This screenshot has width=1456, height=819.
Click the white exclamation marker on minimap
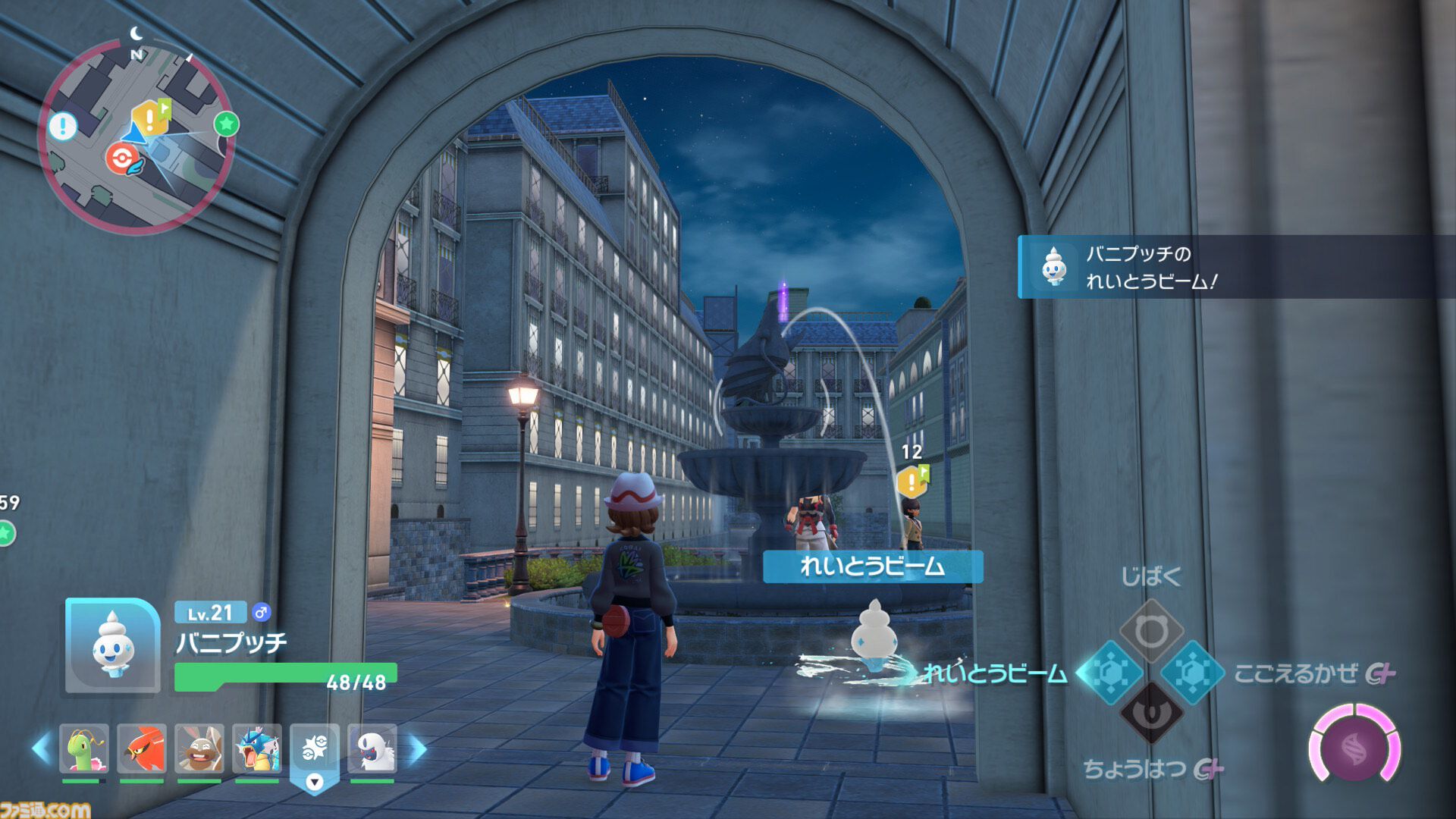pyautogui.click(x=63, y=126)
